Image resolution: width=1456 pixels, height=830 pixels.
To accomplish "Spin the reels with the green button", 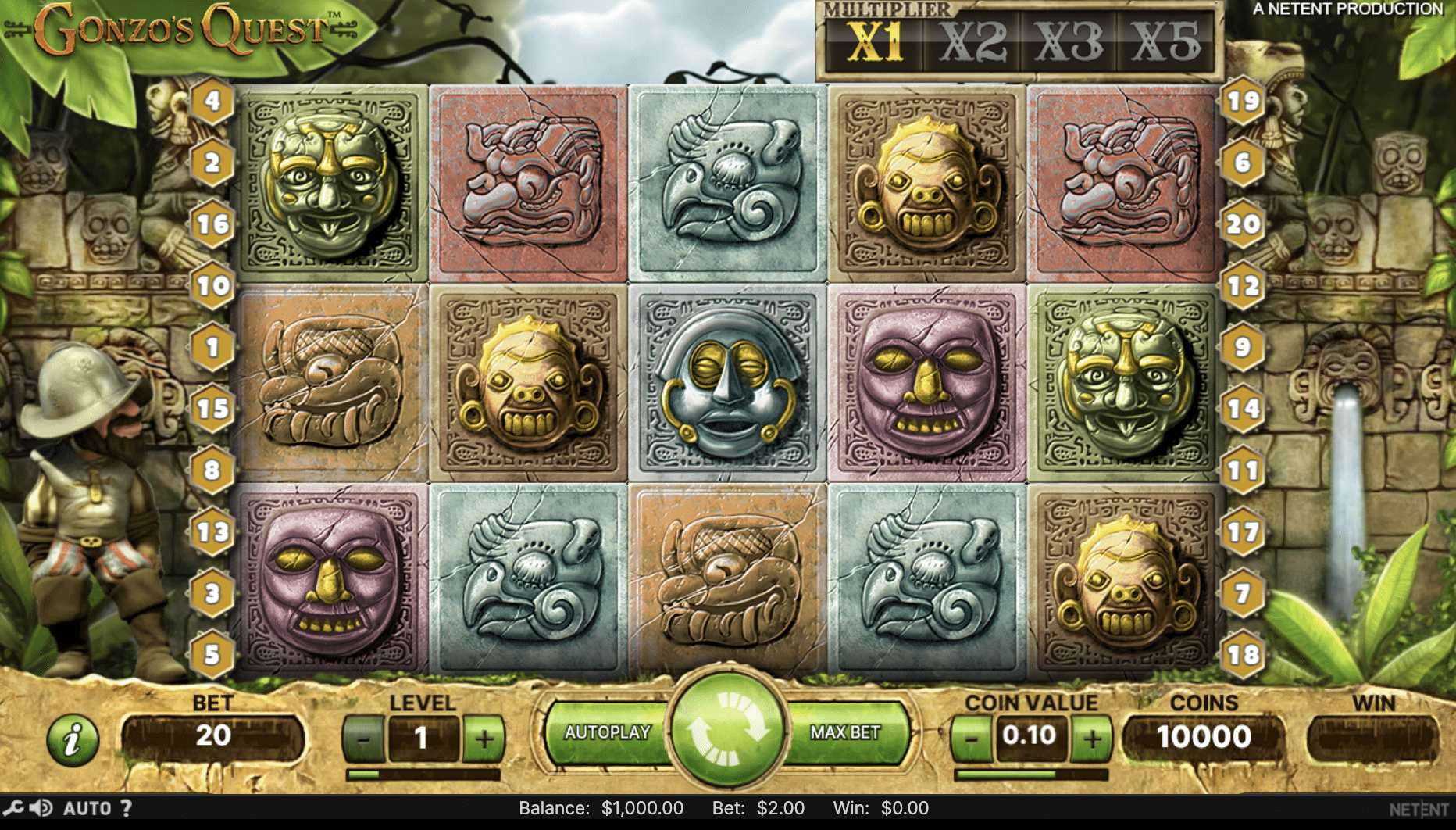I will 727,727.
